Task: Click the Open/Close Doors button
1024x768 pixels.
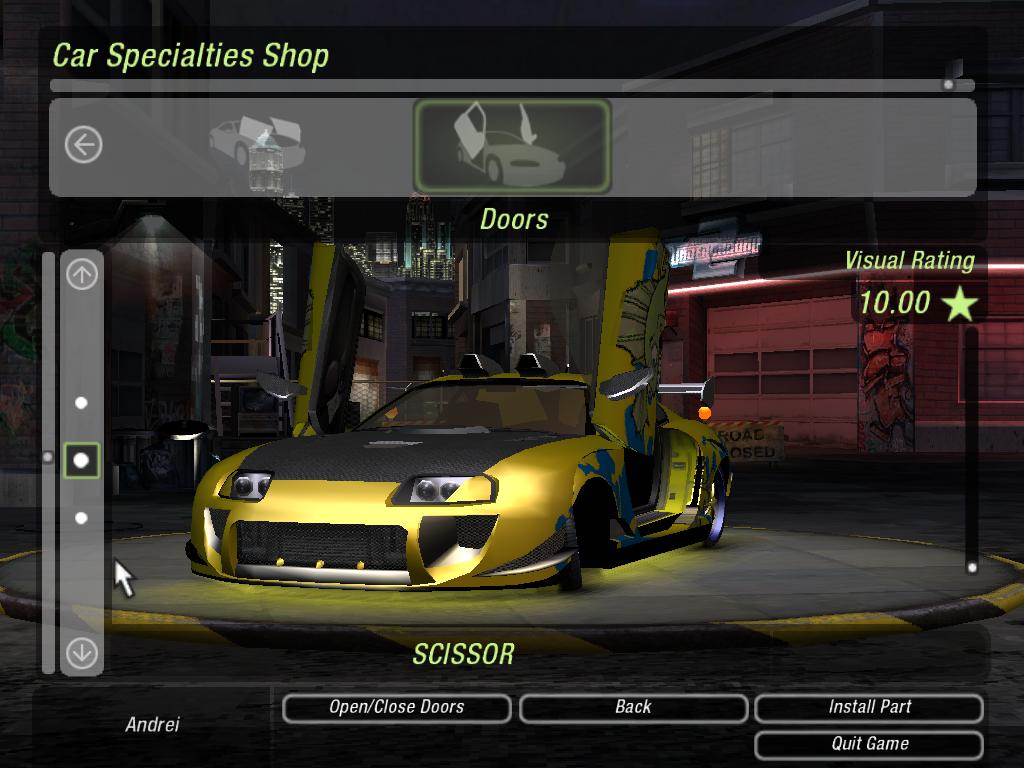Action: [396, 708]
